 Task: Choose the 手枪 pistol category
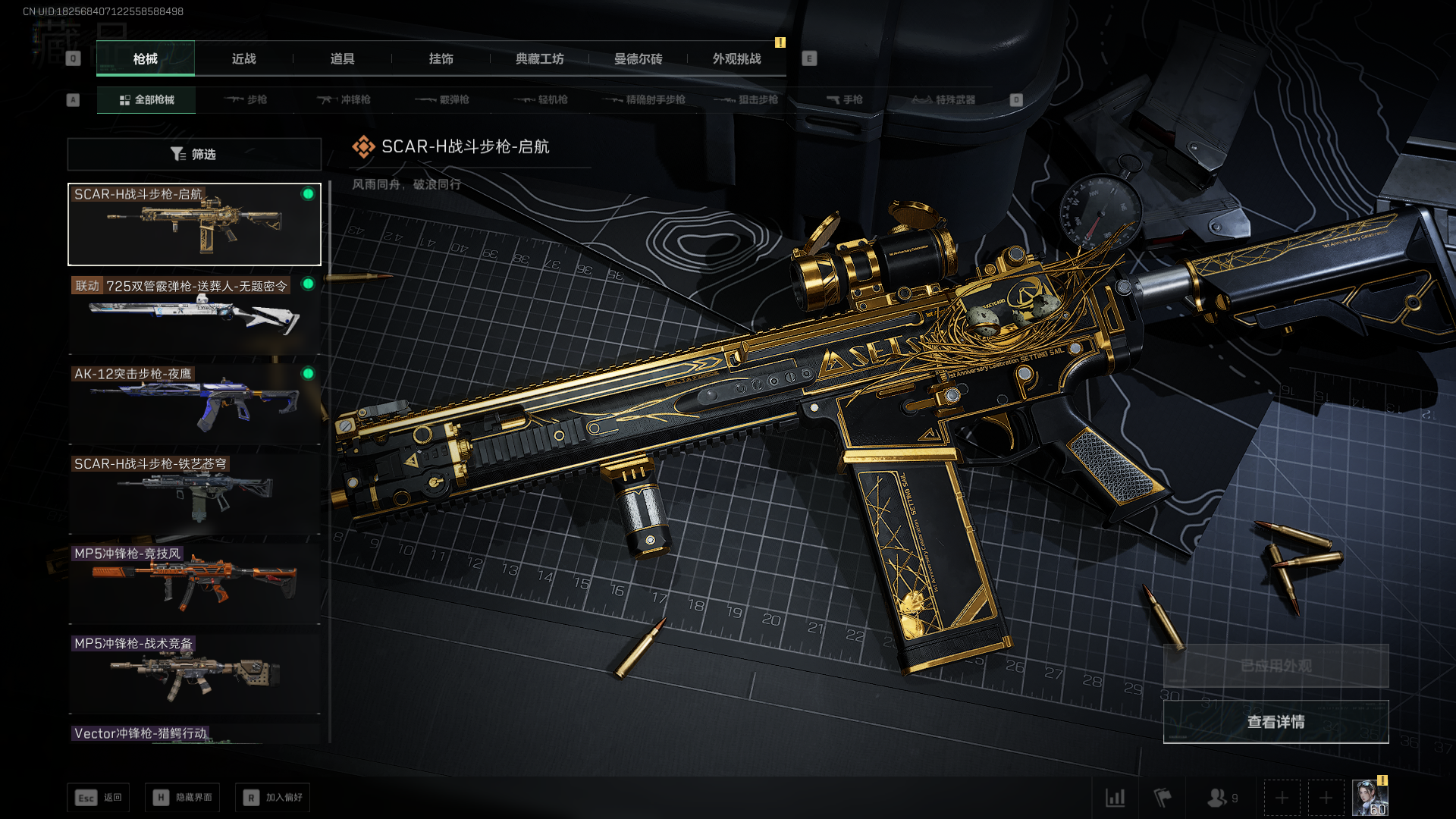point(844,100)
